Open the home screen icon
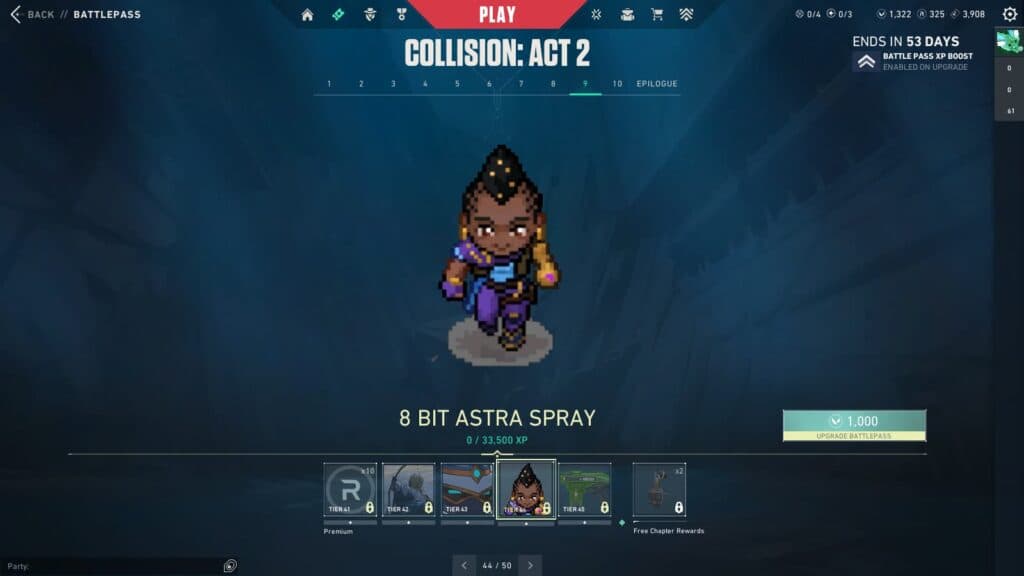 [x=307, y=15]
